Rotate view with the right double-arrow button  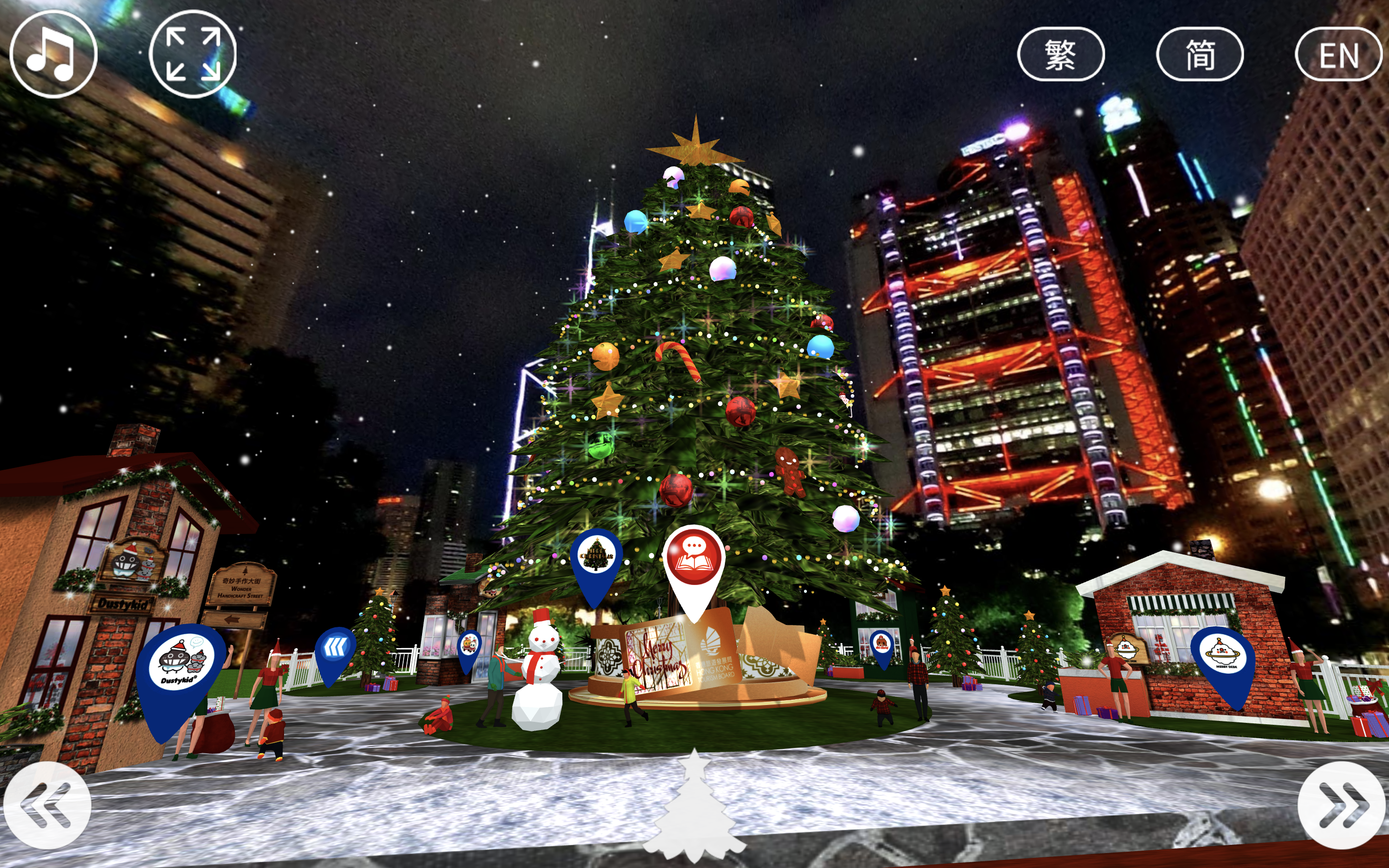[x=1341, y=805]
